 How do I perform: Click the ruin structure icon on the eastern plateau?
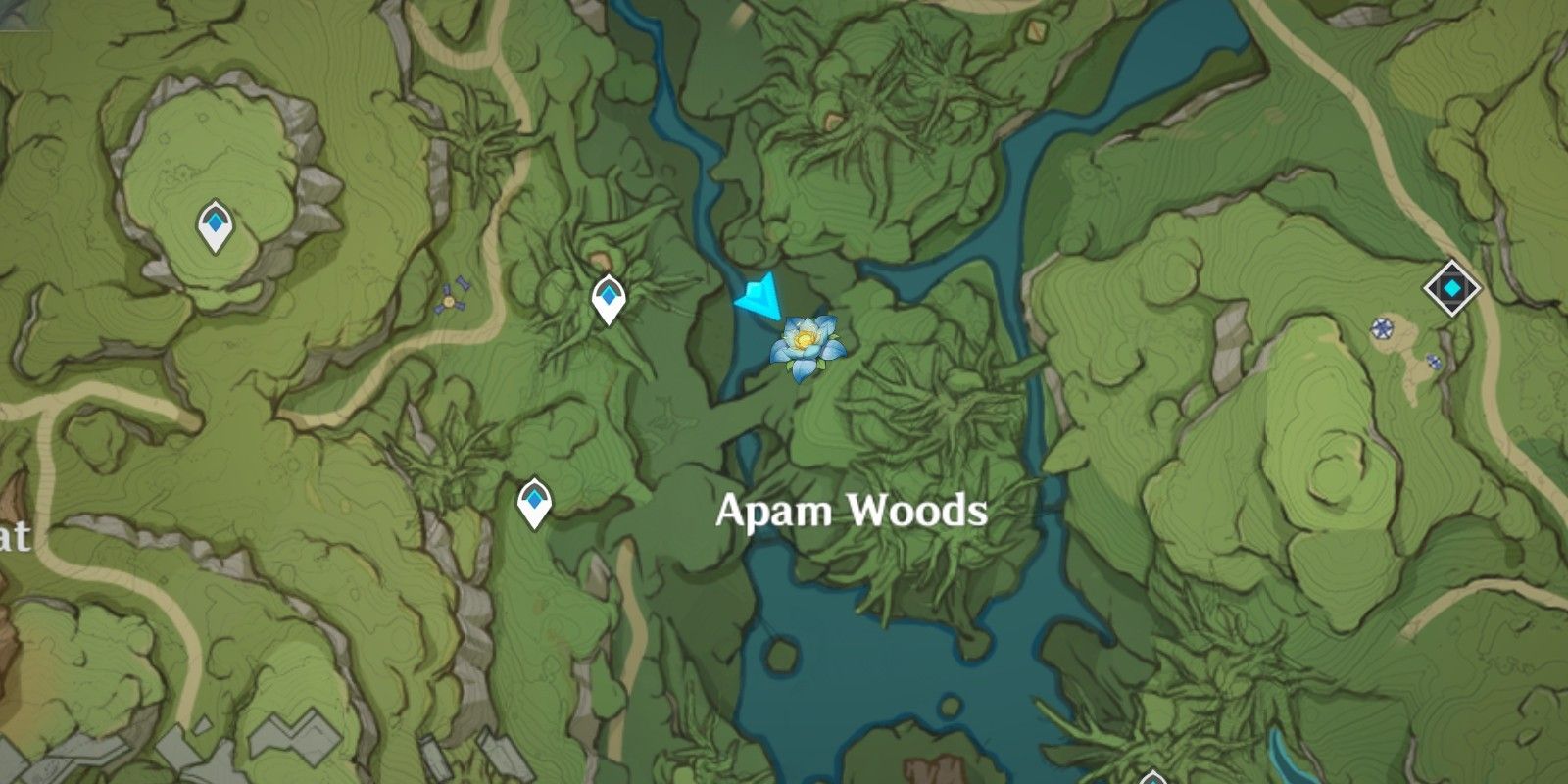coord(1384,327)
